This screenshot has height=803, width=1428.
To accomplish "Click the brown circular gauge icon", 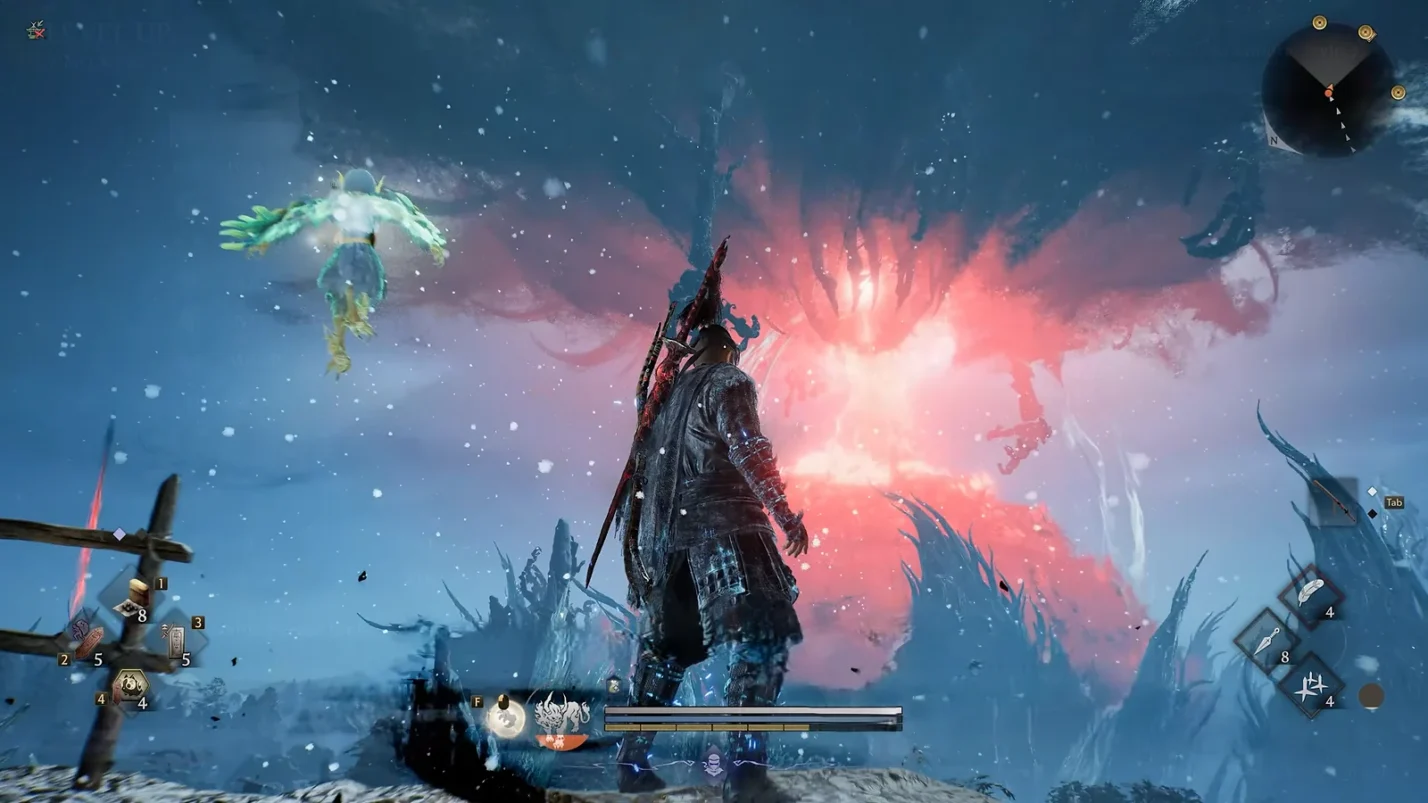I will click(x=1371, y=696).
